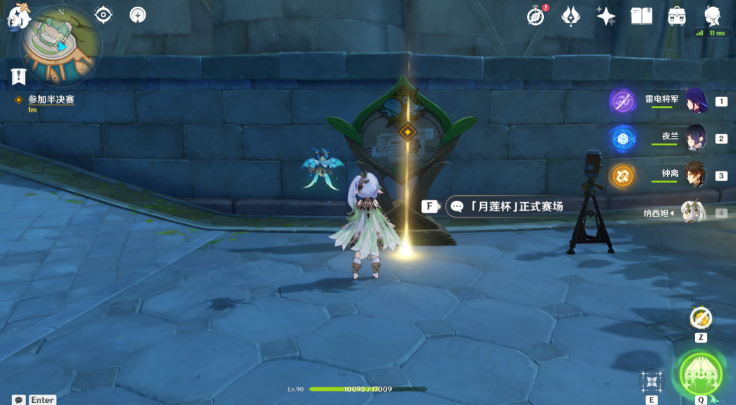Open the inventory backpack icon

coord(677,15)
